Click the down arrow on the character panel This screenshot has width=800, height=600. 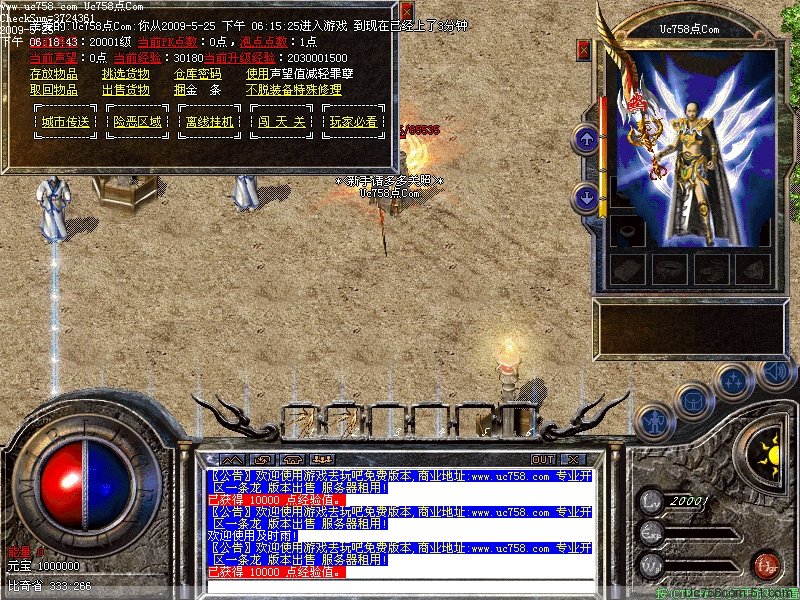point(586,198)
